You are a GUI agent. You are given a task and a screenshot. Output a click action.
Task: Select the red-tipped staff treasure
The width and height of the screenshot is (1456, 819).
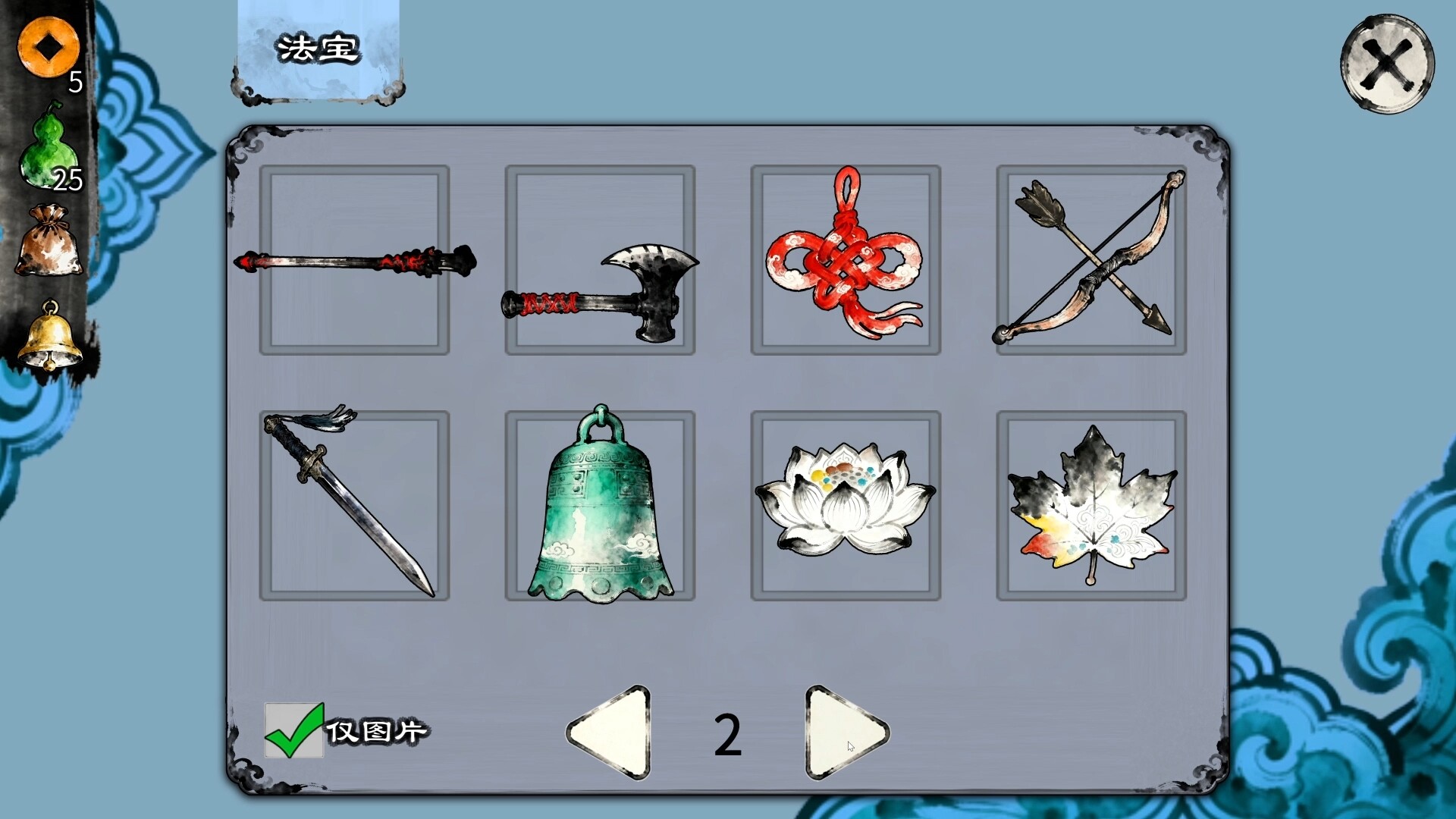coord(354,260)
